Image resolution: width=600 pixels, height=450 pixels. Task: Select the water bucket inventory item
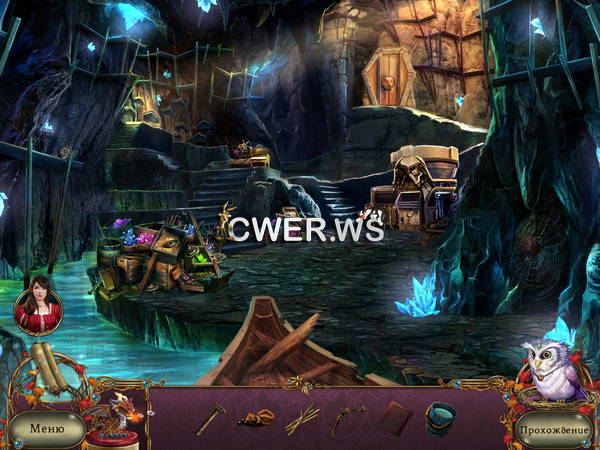[x=440, y=416]
